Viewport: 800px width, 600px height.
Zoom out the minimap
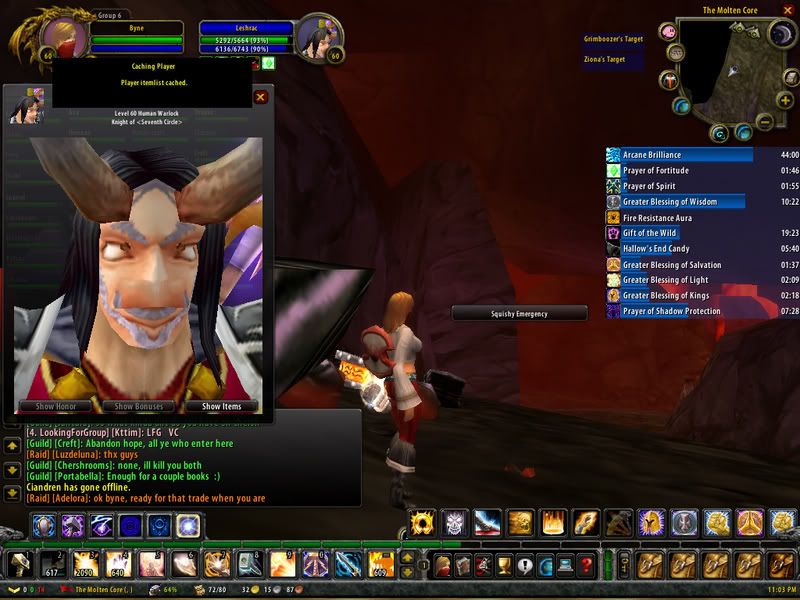point(763,122)
